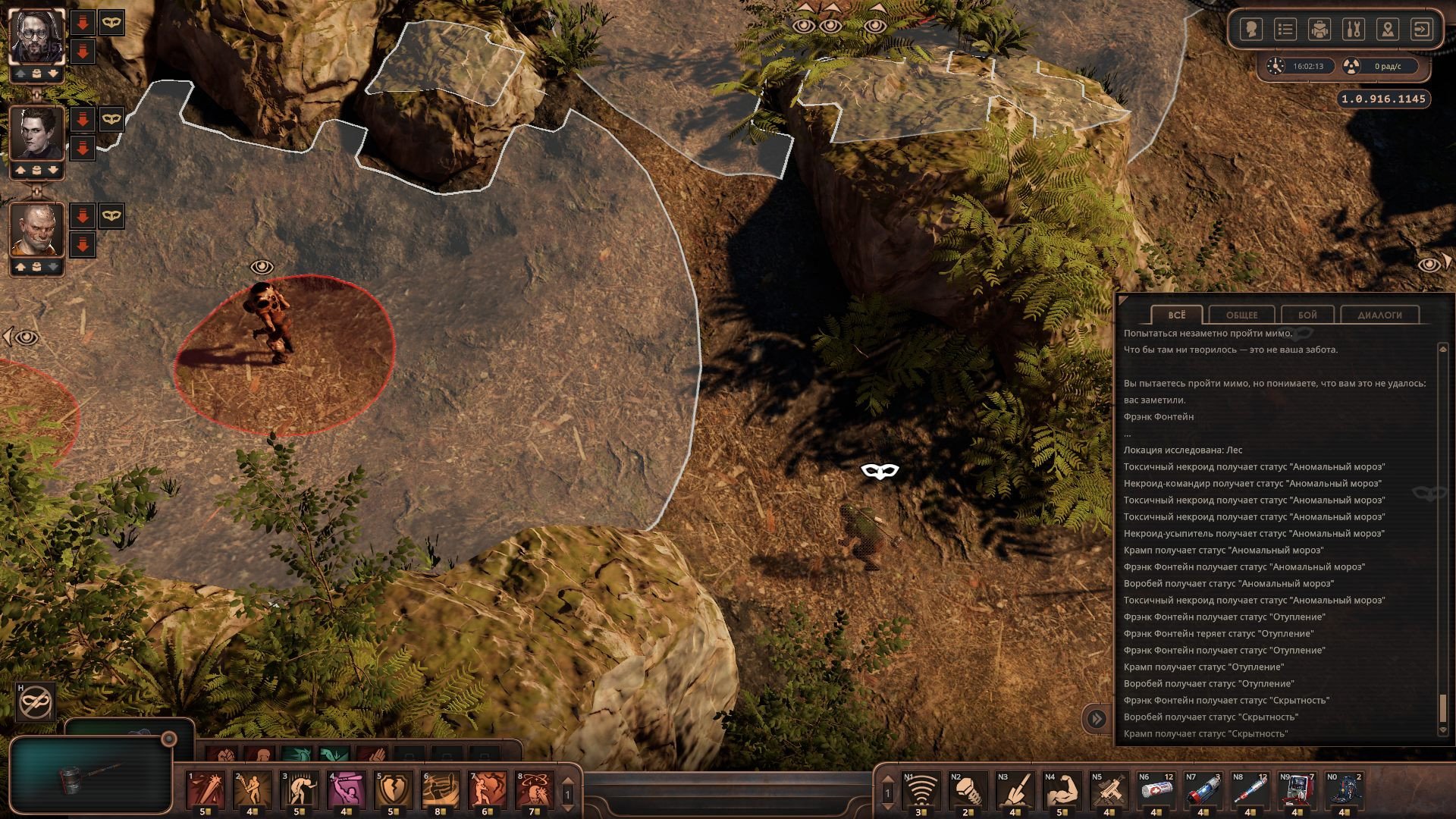1456x819 pixels.
Task: Select the ВСЁ log tab
Action: pos(1176,315)
